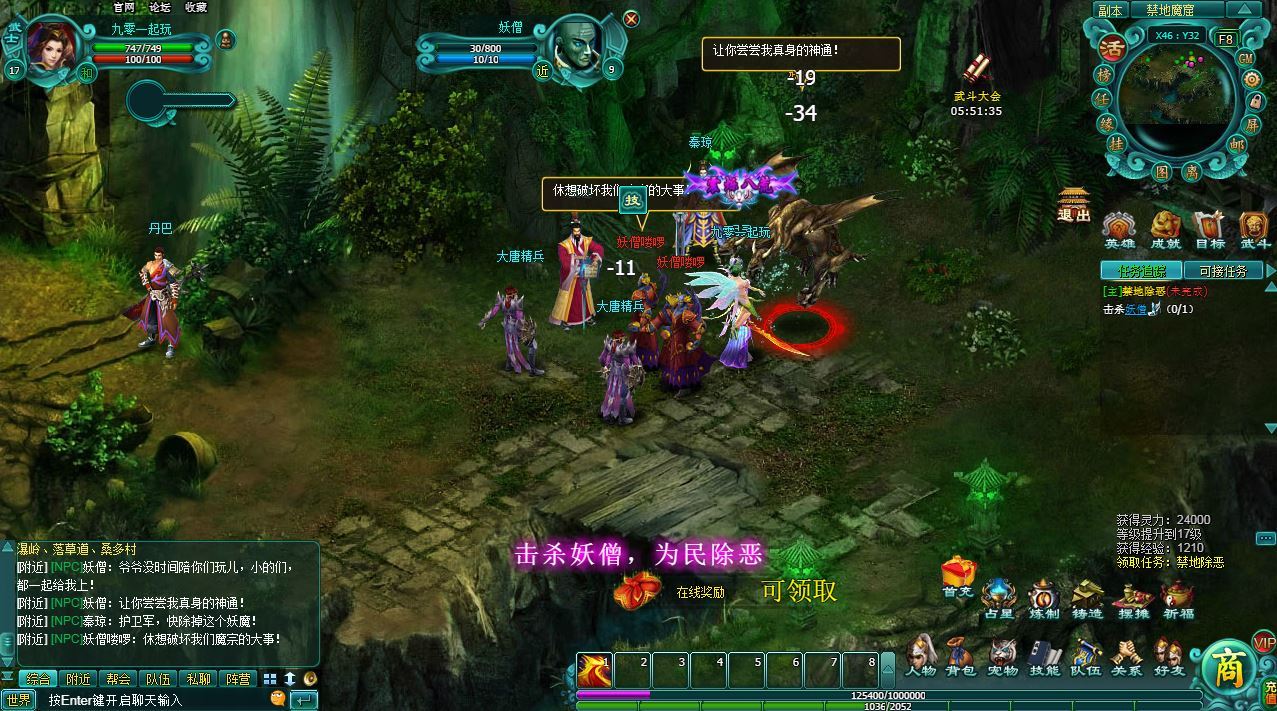The image size is (1277, 711).
Task: Switch to the 可接任务 available quests tab
Action: click(x=1222, y=271)
